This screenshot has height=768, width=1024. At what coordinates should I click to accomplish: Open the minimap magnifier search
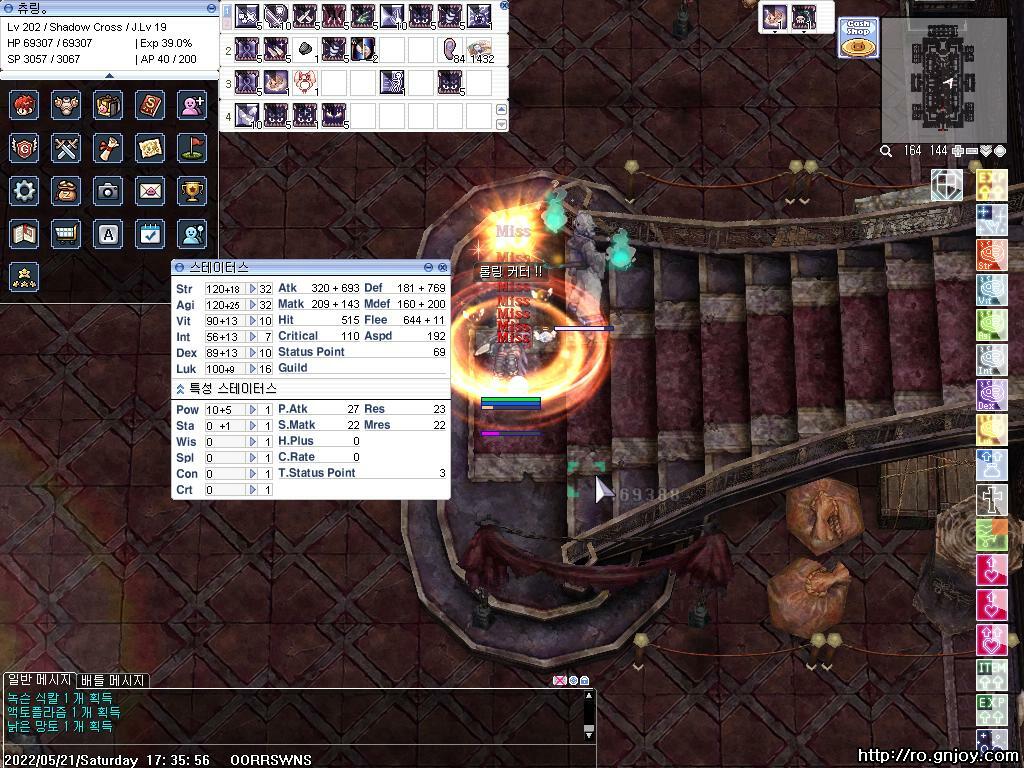pos(886,151)
